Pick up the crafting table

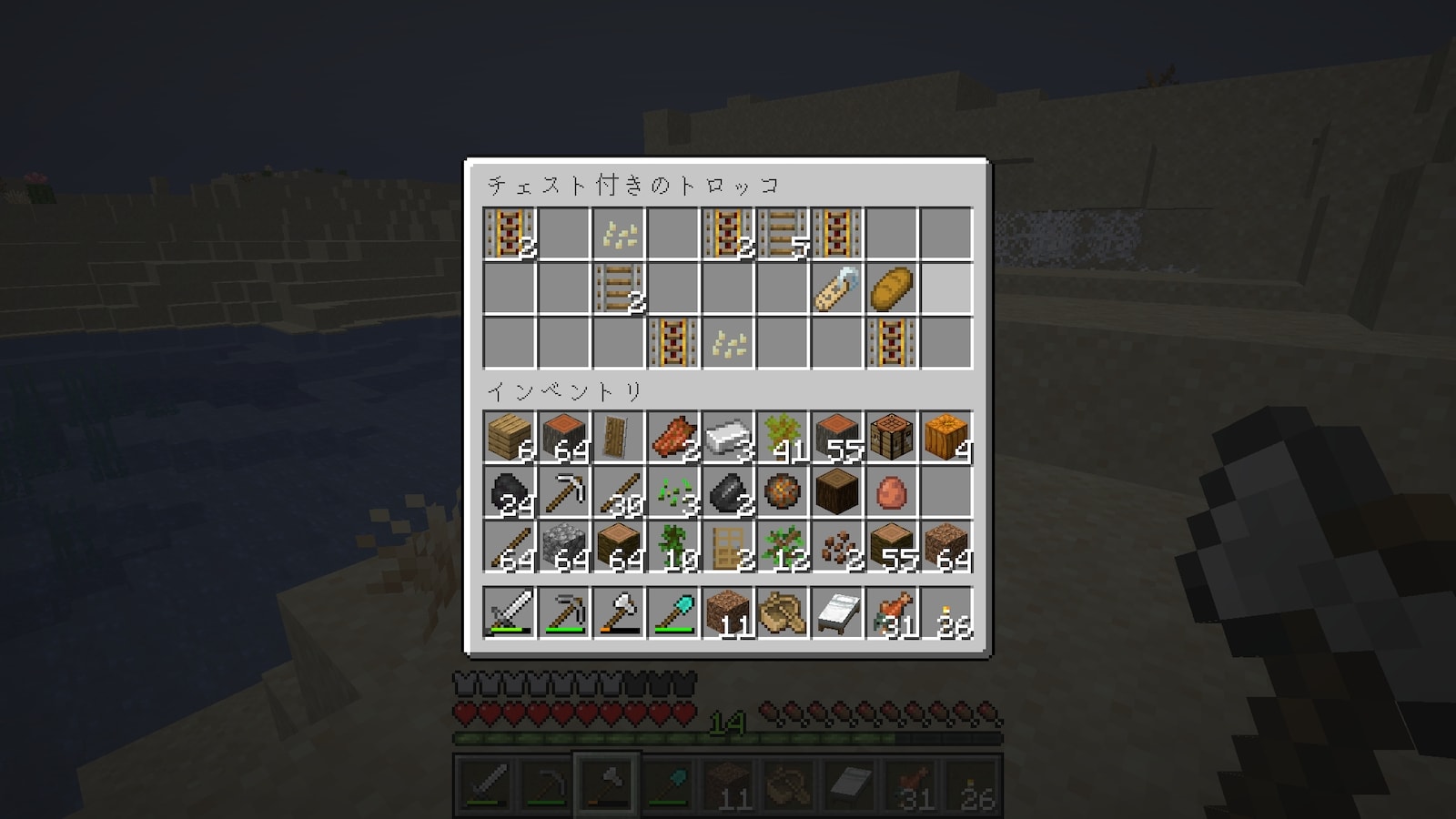click(891, 437)
